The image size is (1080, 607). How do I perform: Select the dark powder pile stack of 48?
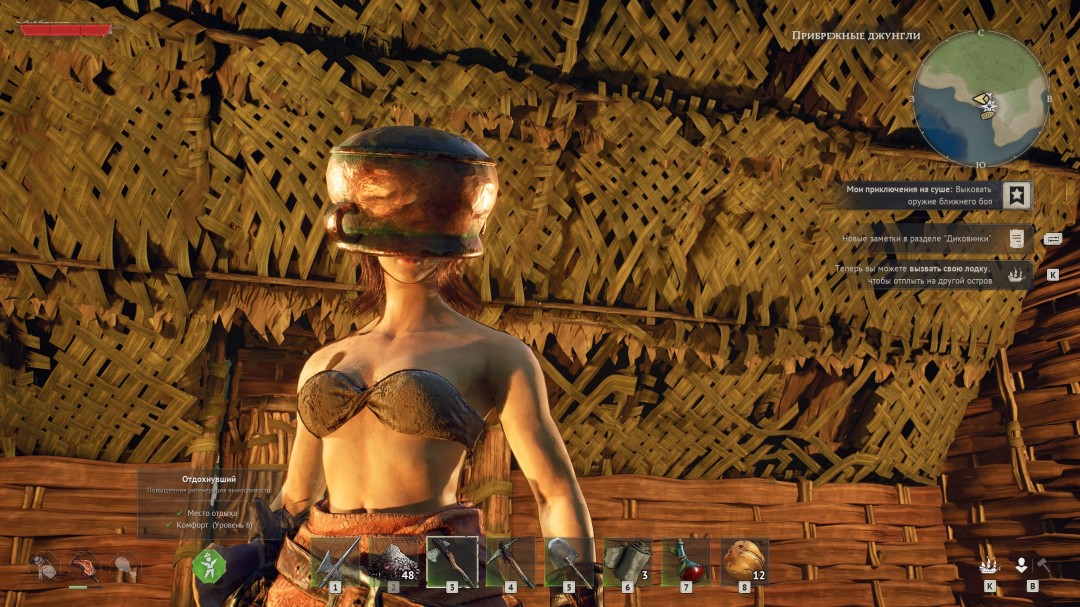[x=393, y=562]
